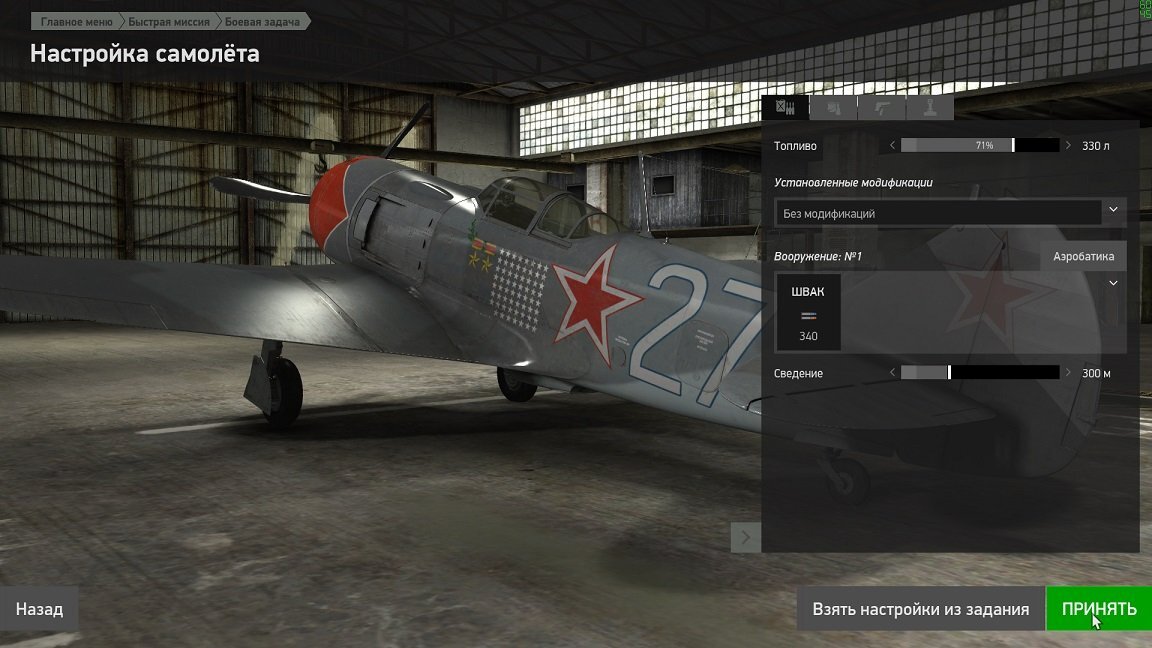
Task: Set fuel level on the Топливо slider
Action: coord(980,145)
